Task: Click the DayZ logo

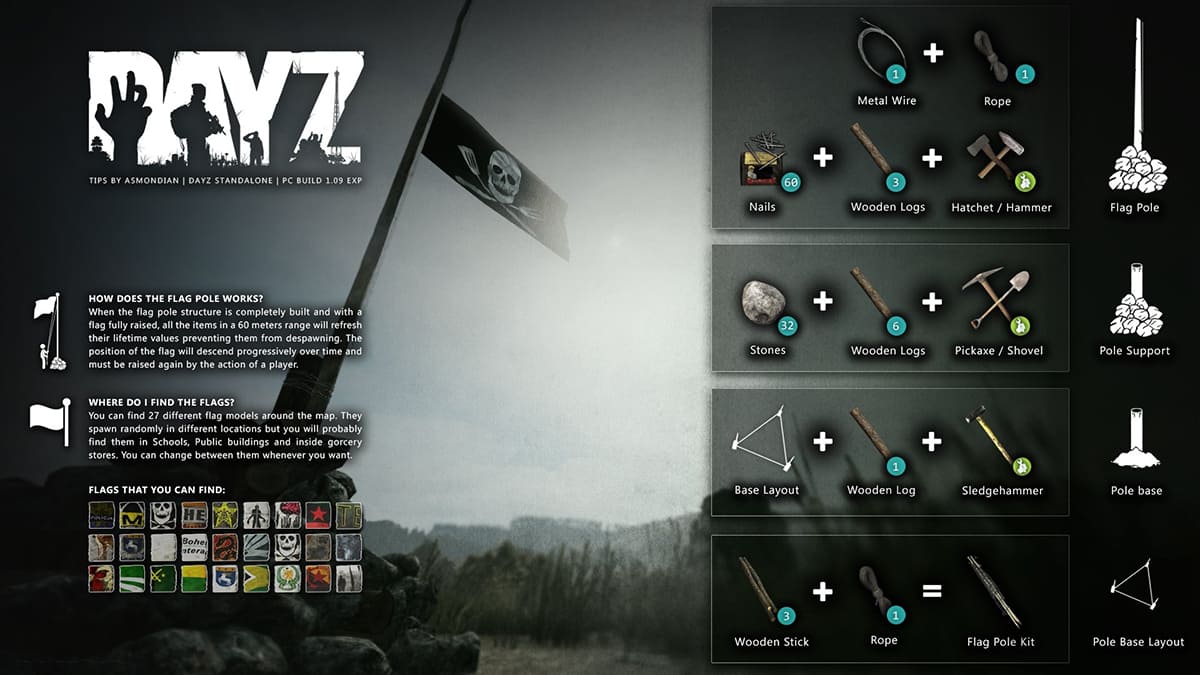Action: point(225,109)
